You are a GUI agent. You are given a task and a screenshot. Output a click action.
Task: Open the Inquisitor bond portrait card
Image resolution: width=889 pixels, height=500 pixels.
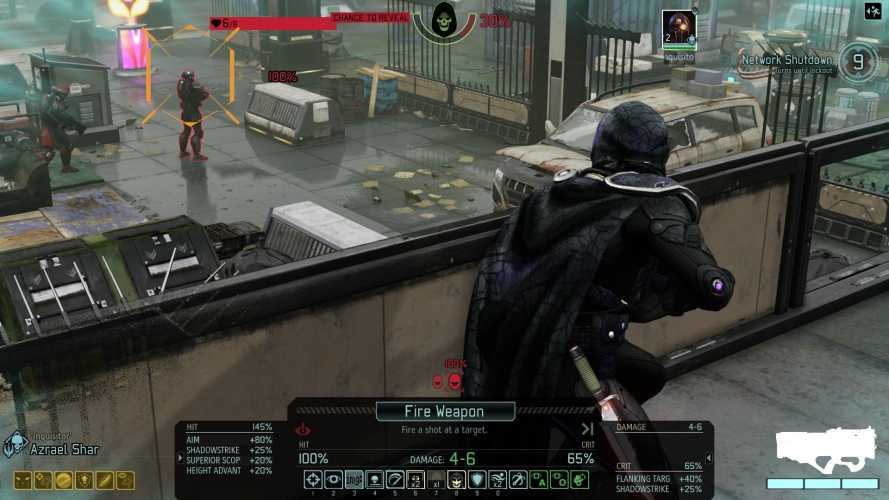tap(678, 30)
